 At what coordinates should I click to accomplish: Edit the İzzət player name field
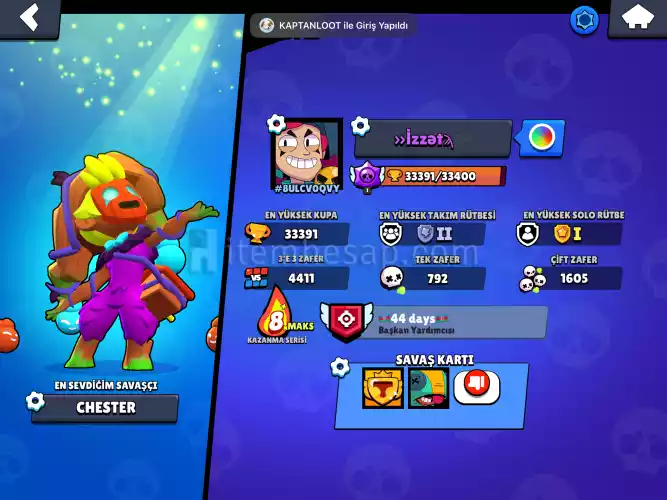[x=433, y=138]
